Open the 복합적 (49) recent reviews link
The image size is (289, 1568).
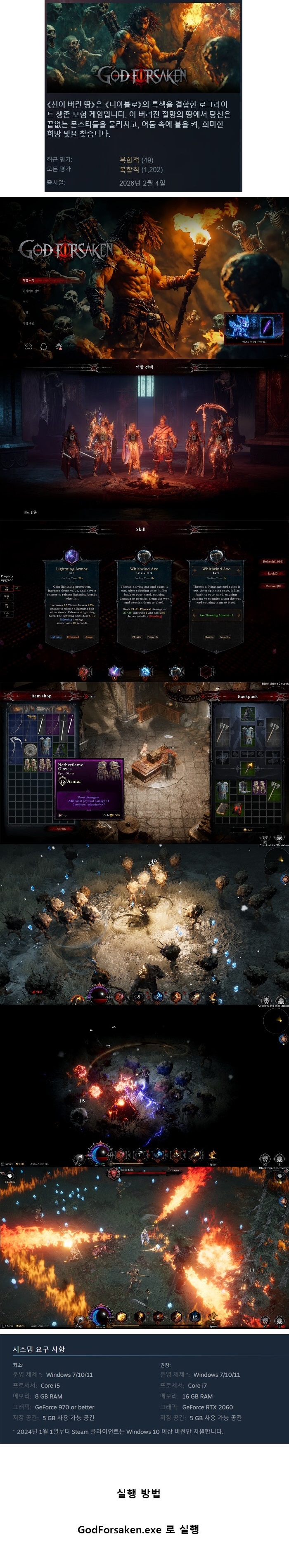136,160
